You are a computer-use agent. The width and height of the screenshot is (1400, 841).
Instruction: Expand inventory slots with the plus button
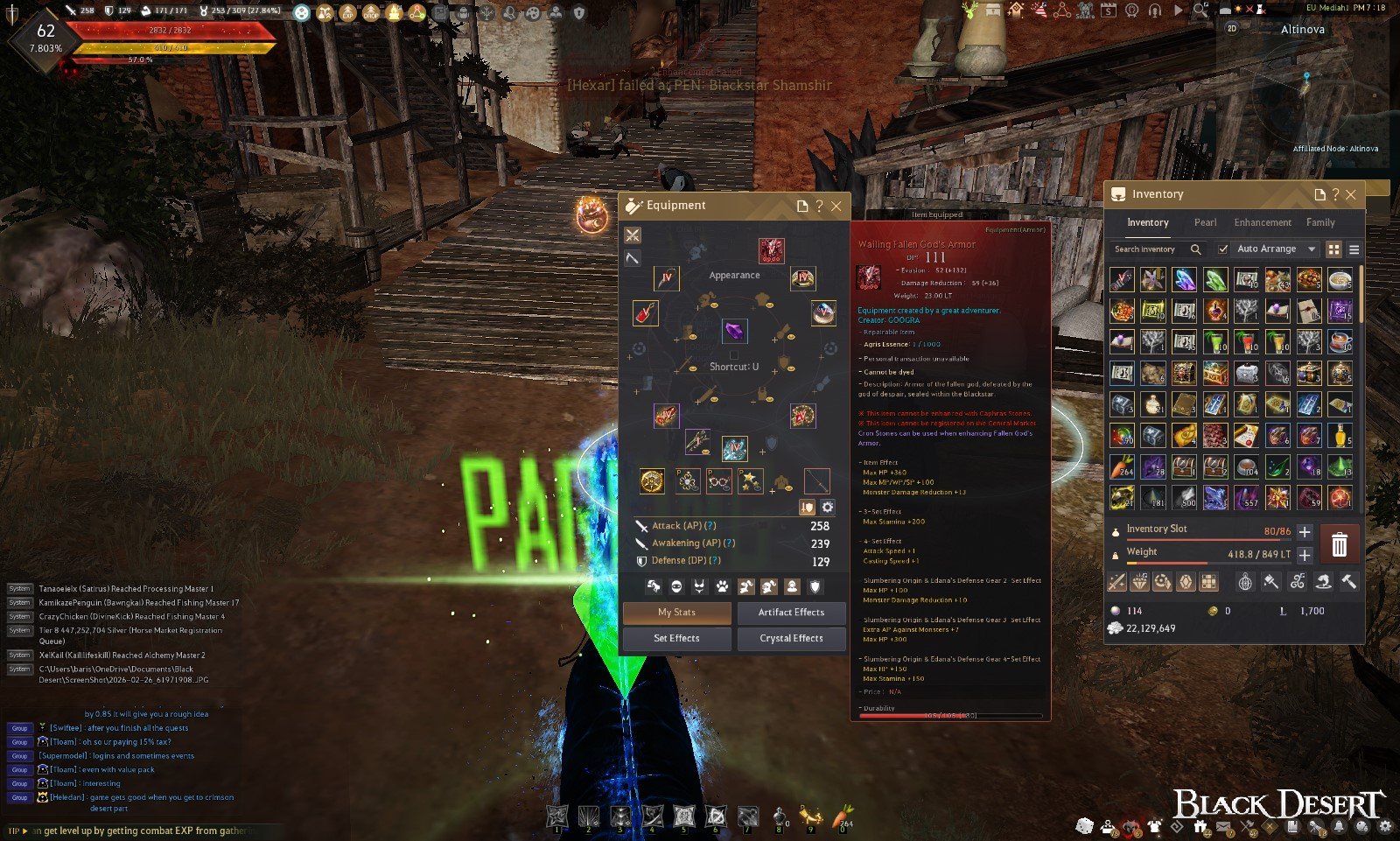point(1305,532)
